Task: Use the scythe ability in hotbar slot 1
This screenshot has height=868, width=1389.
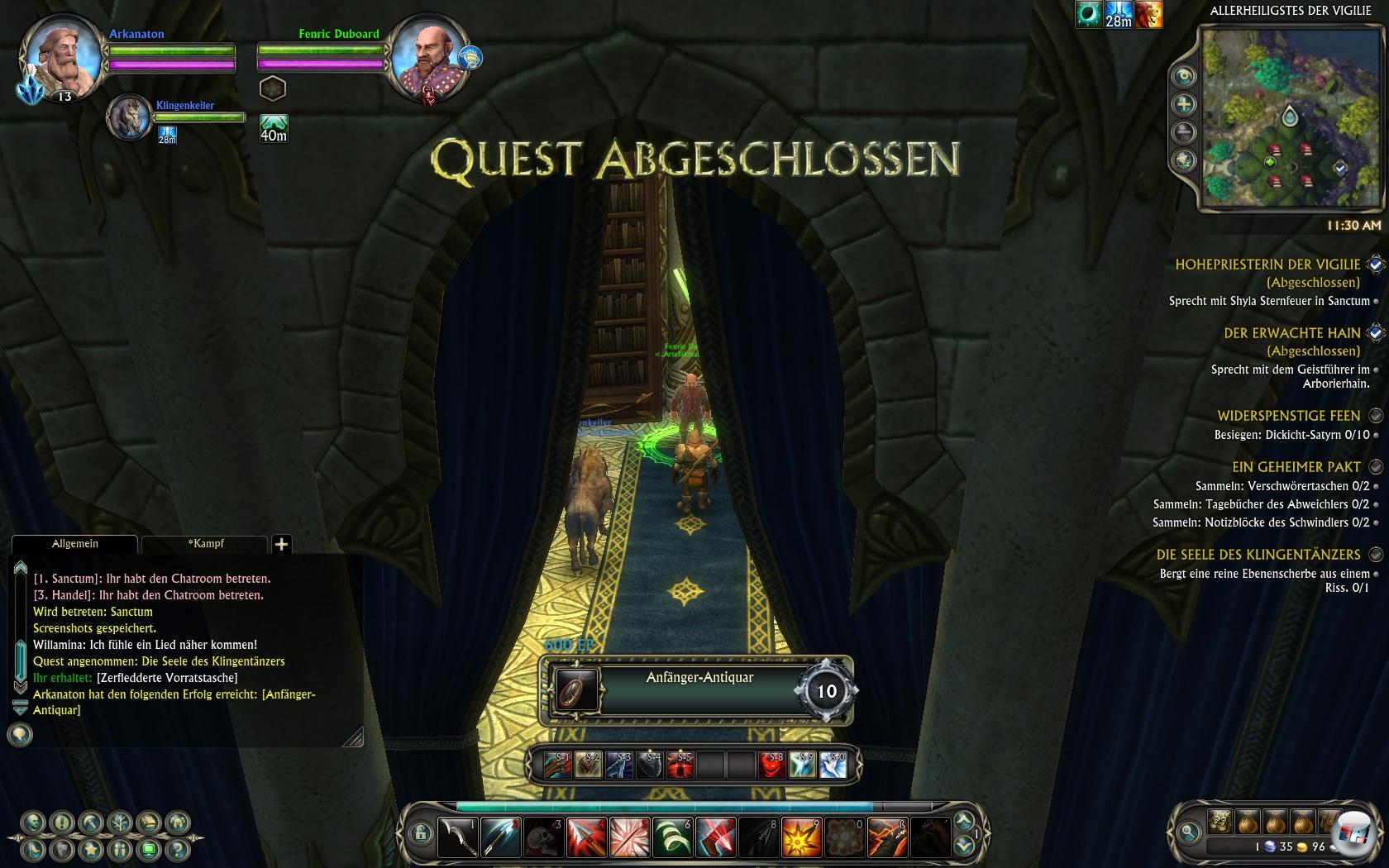Action: click(457, 837)
